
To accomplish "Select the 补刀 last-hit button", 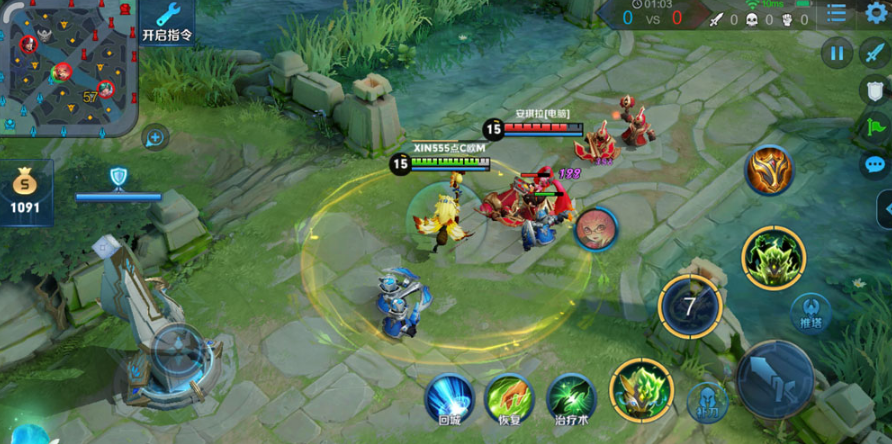I will (x=706, y=401).
